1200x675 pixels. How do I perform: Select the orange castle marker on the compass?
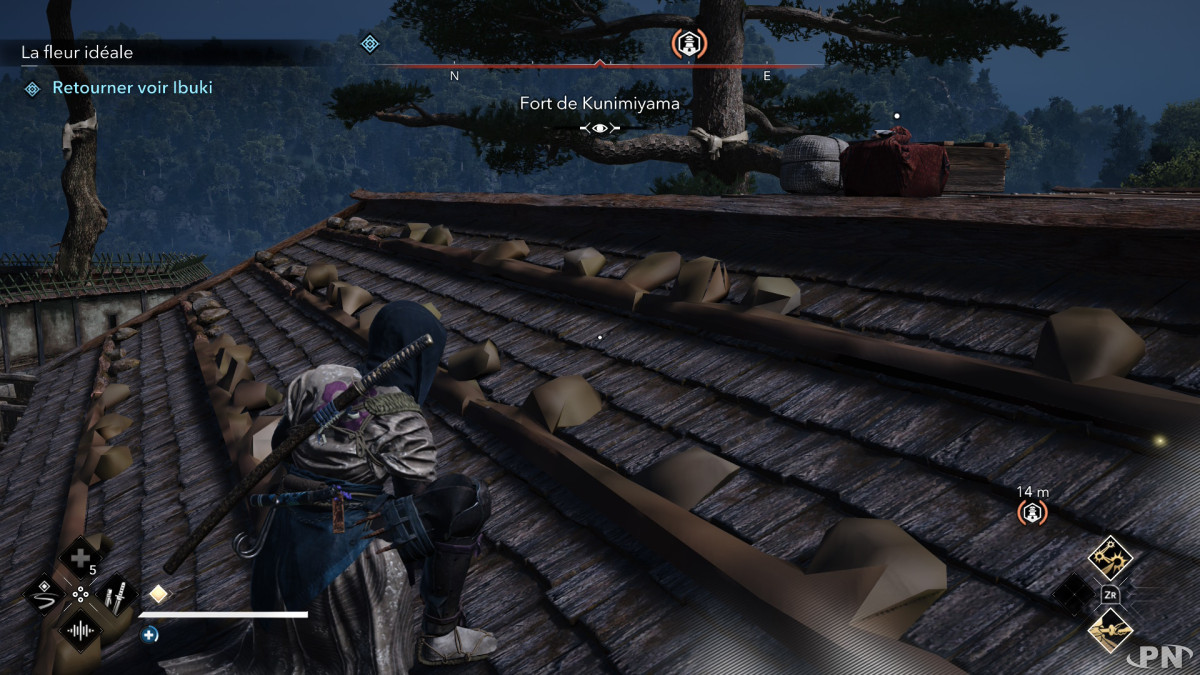(688, 42)
